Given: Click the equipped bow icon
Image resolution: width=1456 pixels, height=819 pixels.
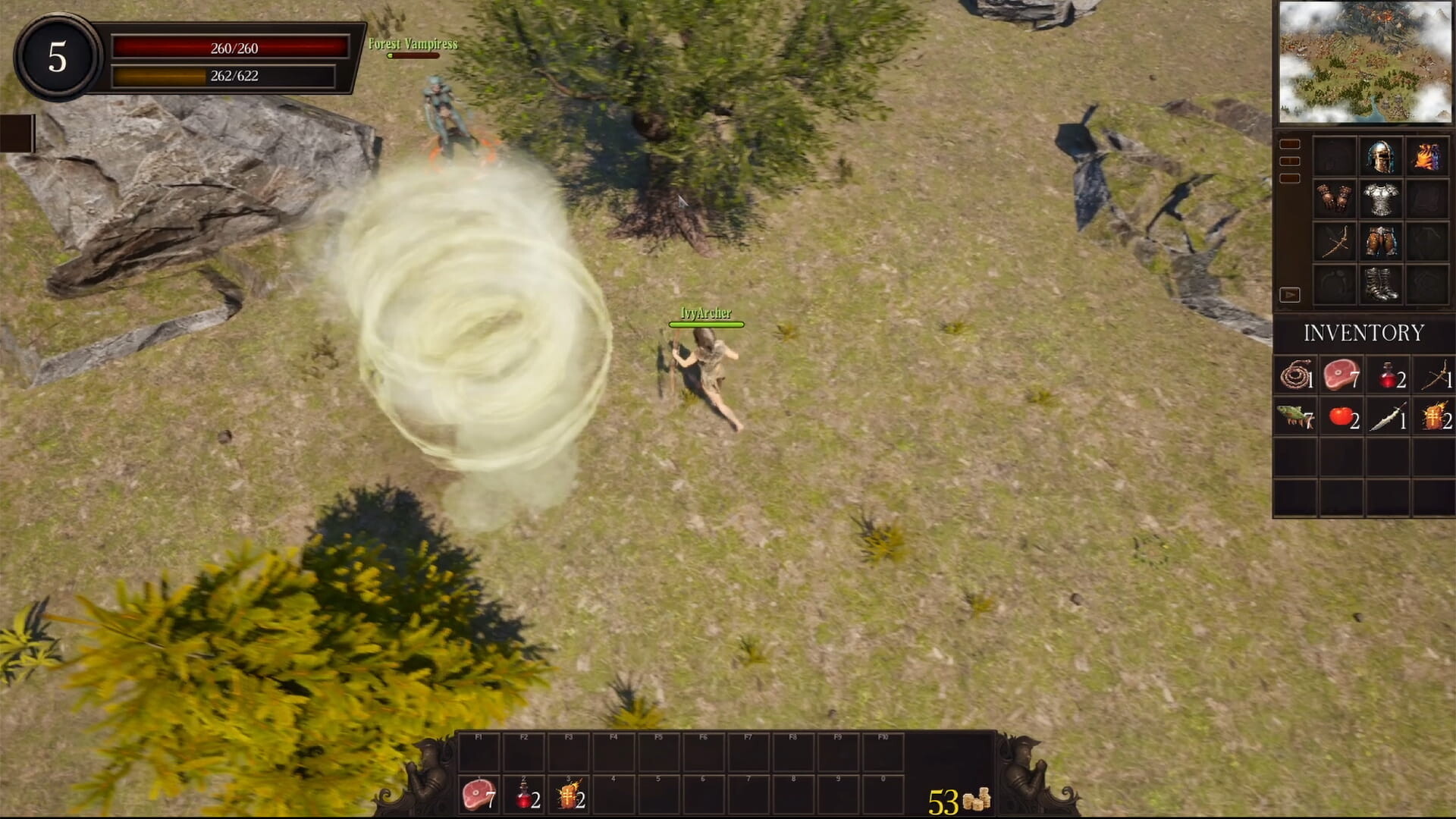Looking at the screenshot, I should 1335,243.
